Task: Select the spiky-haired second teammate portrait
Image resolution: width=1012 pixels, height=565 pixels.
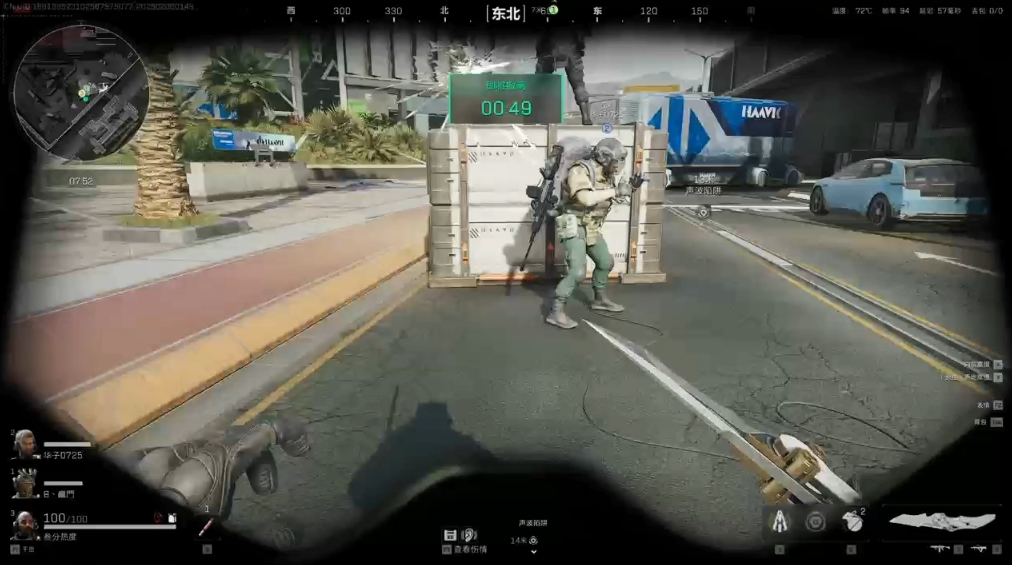Action: (x=25, y=485)
